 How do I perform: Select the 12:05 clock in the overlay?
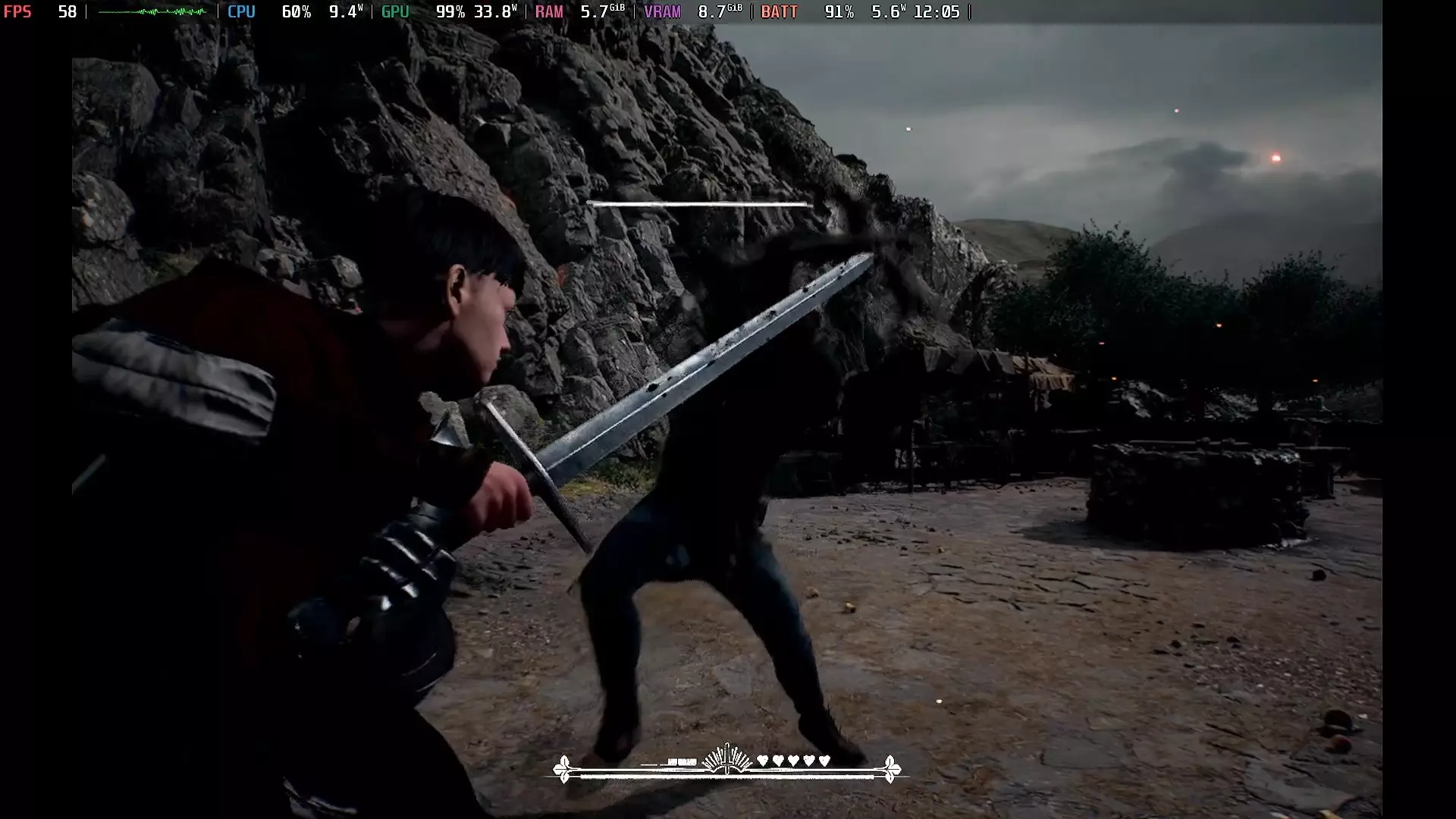936,12
